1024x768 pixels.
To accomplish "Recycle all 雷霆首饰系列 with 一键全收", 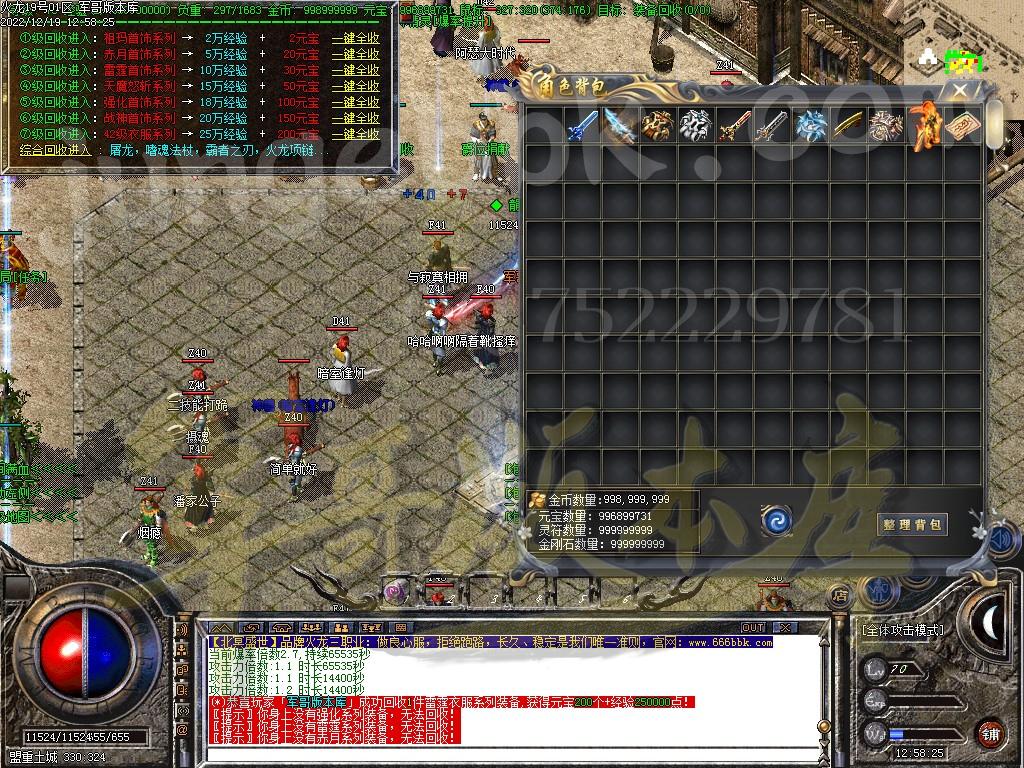I will click(x=356, y=70).
